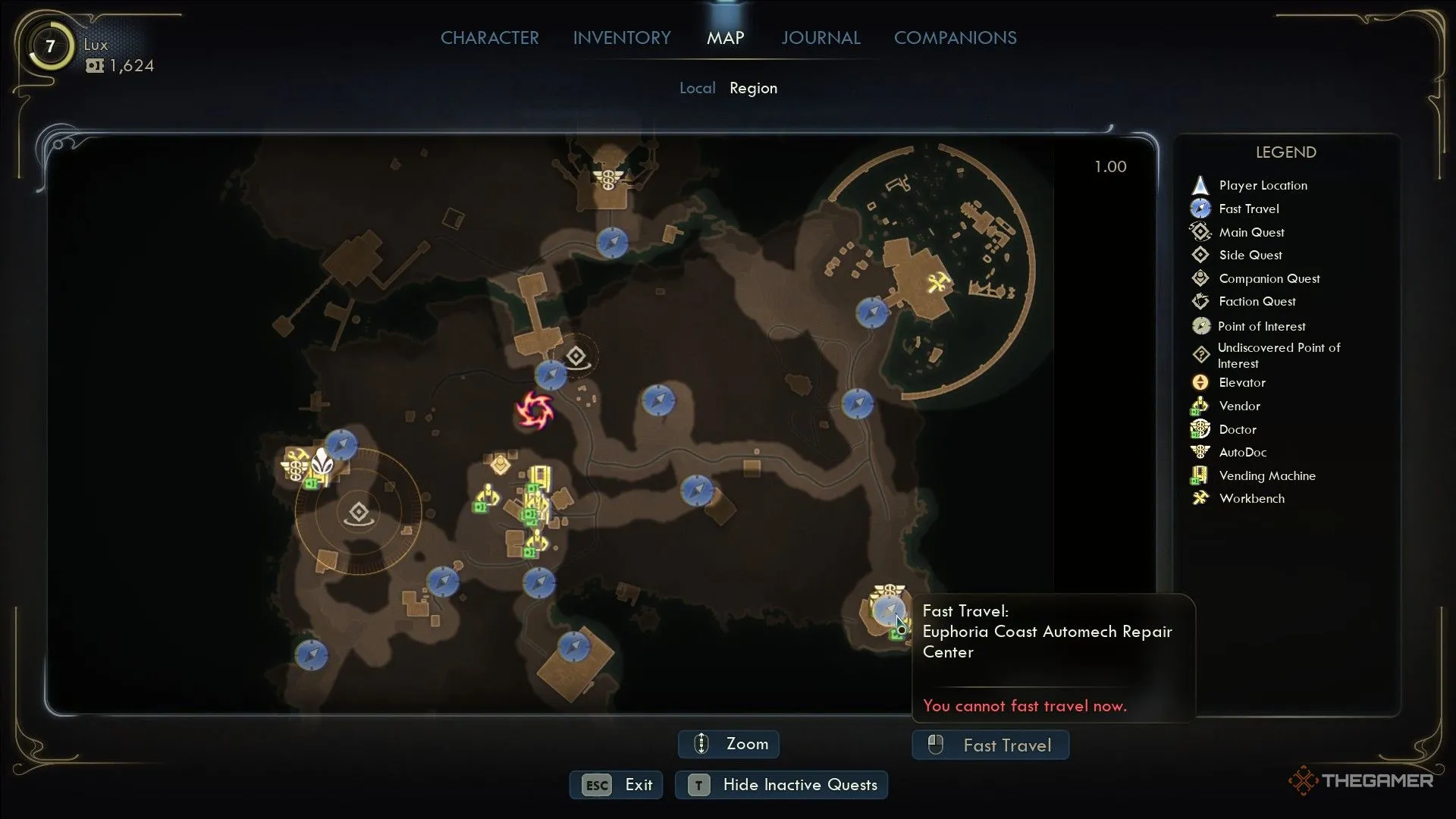The width and height of the screenshot is (1456, 819).
Task: Open the Journal tab
Action: click(x=821, y=38)
